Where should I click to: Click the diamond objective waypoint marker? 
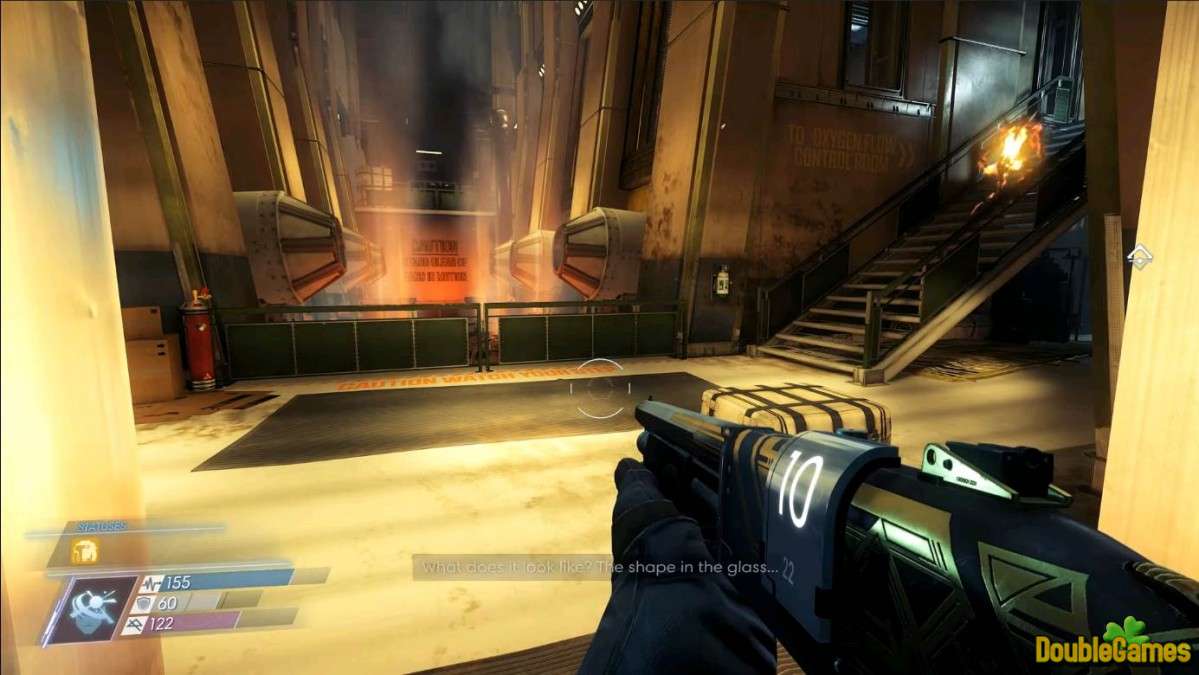point(1139,257)
